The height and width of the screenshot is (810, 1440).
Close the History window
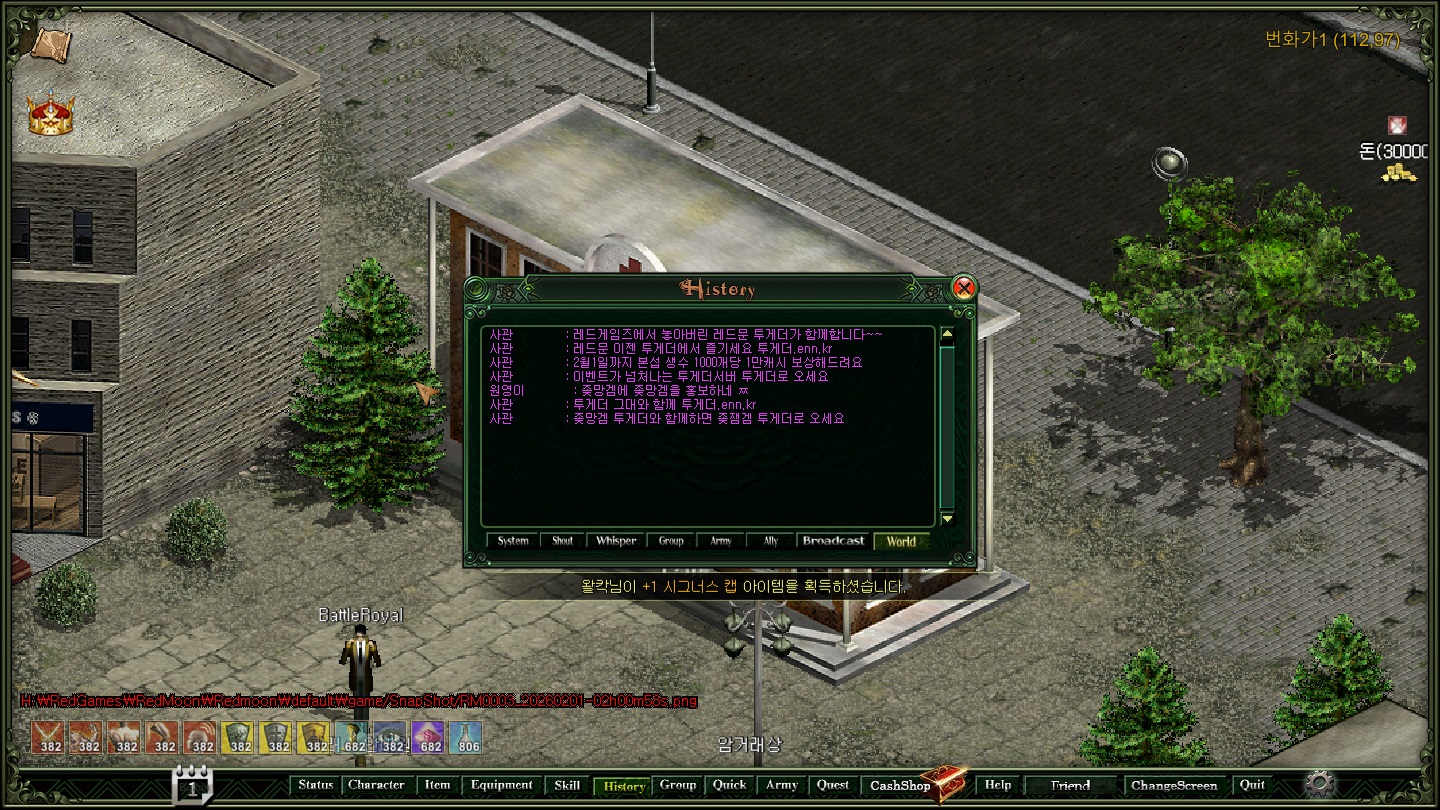[963, 288]
